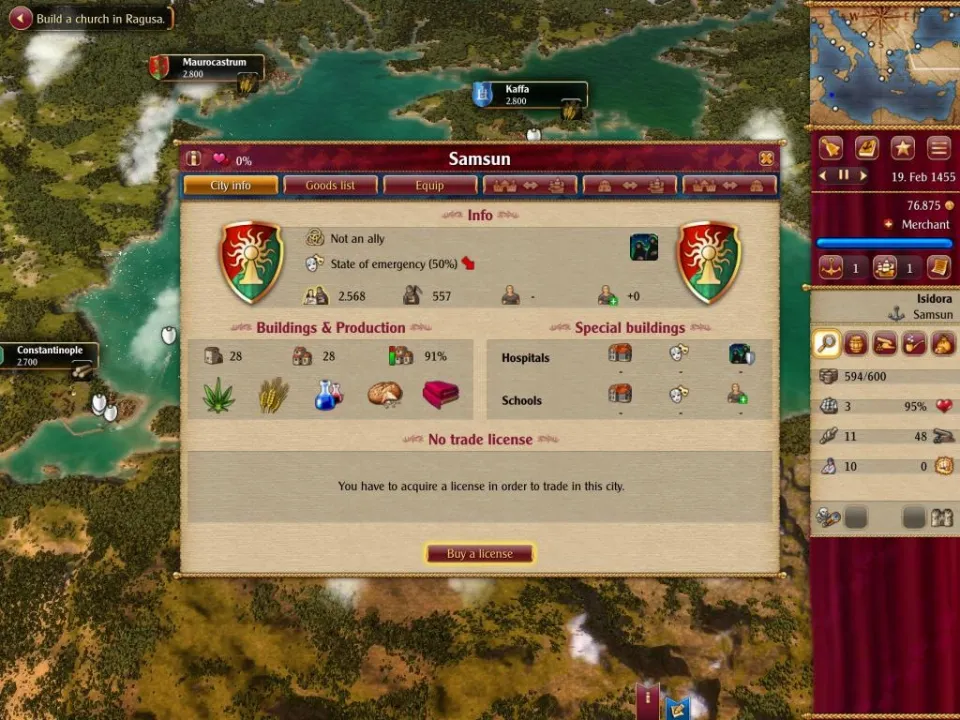
Task: Open the bell notifications button
Action: [x=831, y=148]
